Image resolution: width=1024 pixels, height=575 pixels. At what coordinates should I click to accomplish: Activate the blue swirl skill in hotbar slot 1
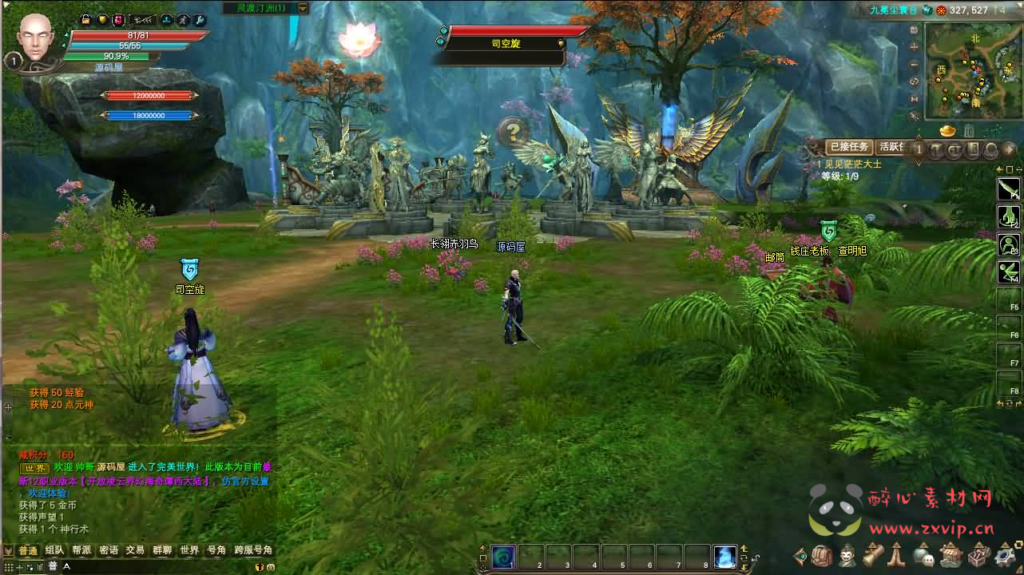coord(503,558)
